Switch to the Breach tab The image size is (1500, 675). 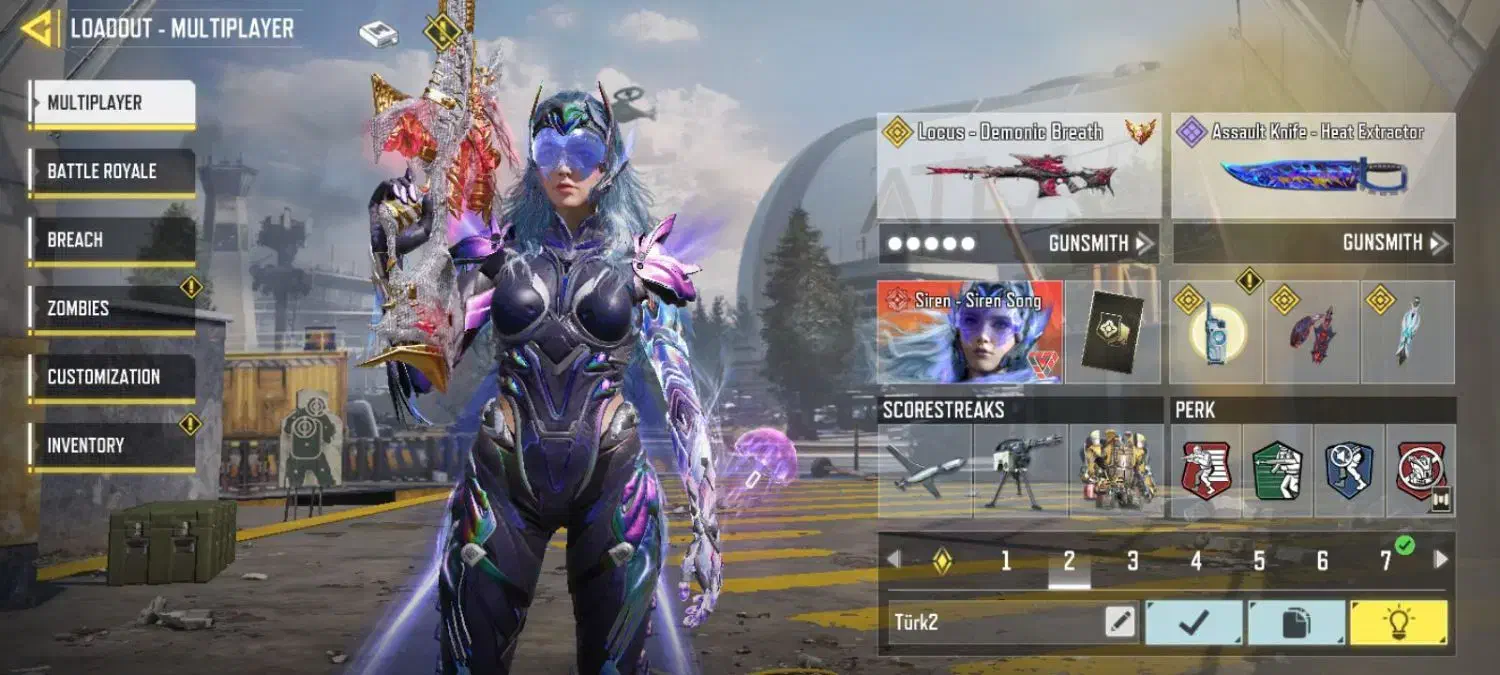click(x=112, y=240)
